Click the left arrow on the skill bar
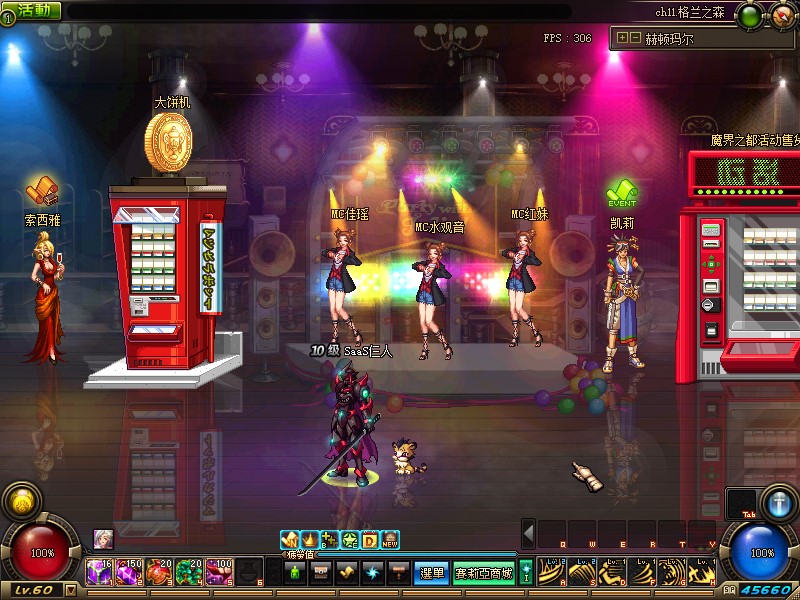Screen dimensions: 800x600 click(529, 533)
